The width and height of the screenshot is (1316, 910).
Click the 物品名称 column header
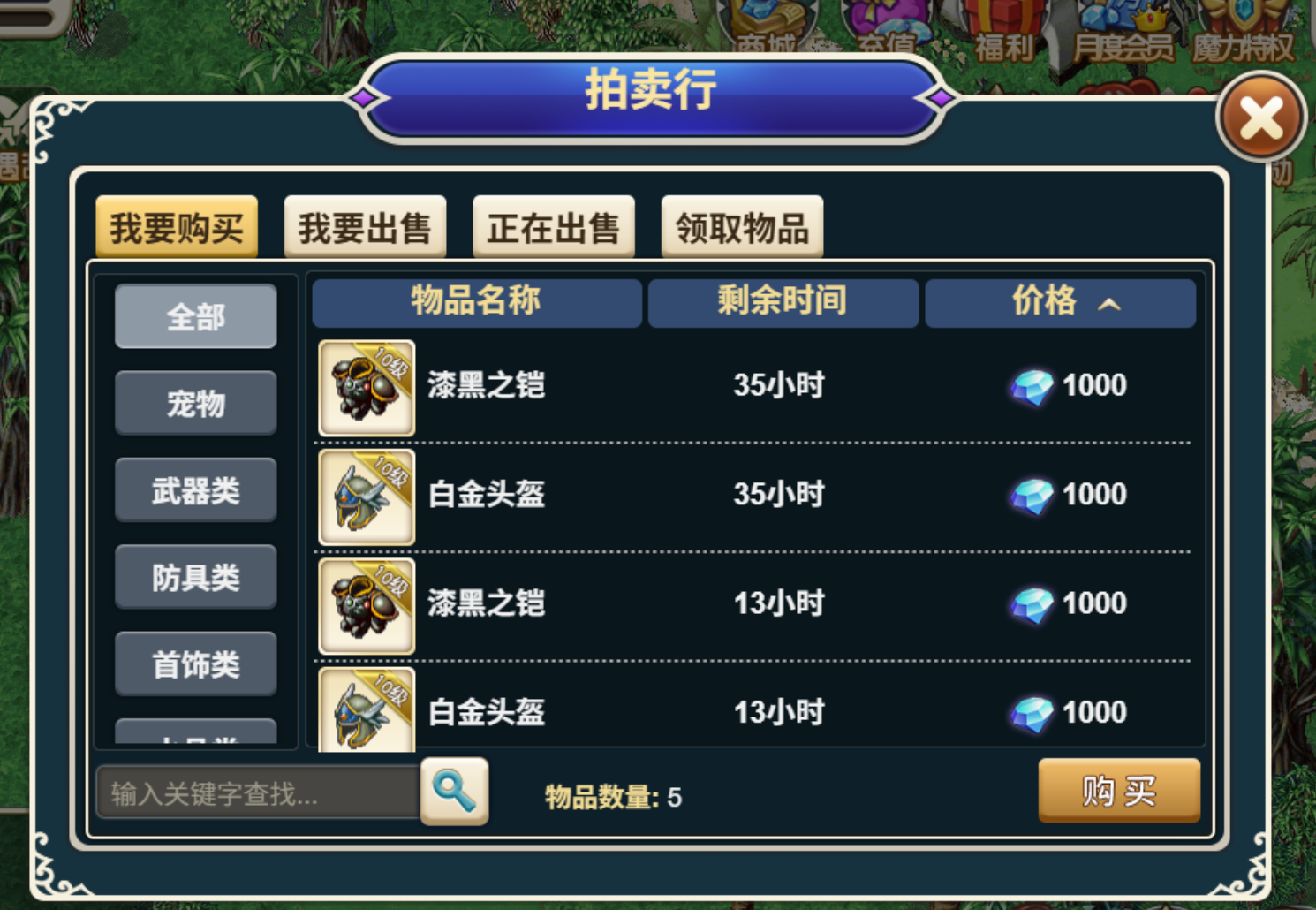[x=476, y=302]
